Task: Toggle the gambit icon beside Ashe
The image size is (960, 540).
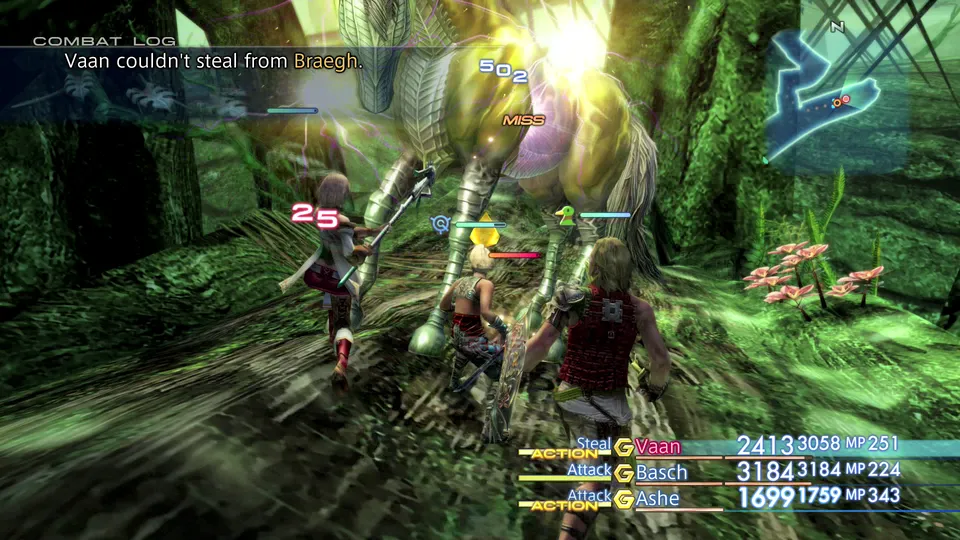Action: pos(624,498)
